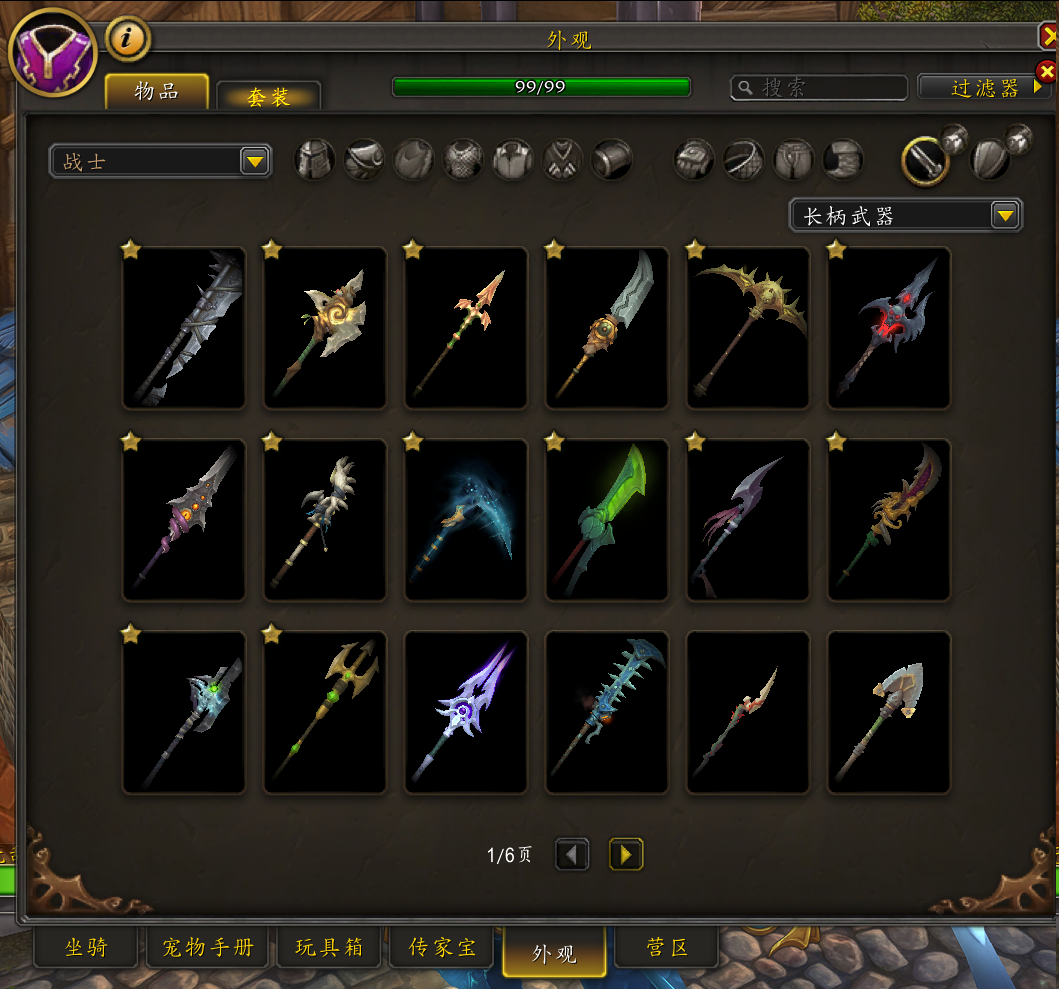Close the 外观 collections window

coord(1049,37)
